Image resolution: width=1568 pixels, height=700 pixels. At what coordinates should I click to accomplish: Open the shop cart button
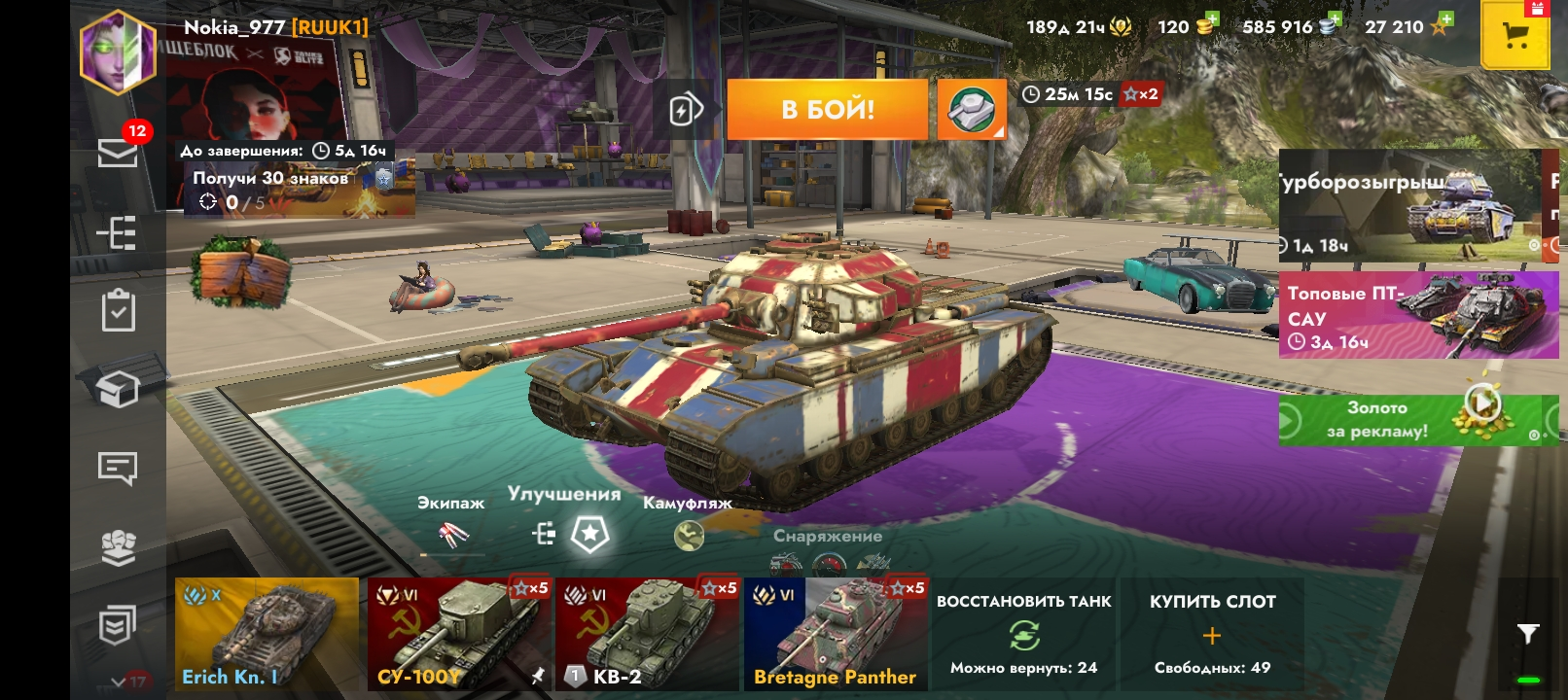point(1515,36)
